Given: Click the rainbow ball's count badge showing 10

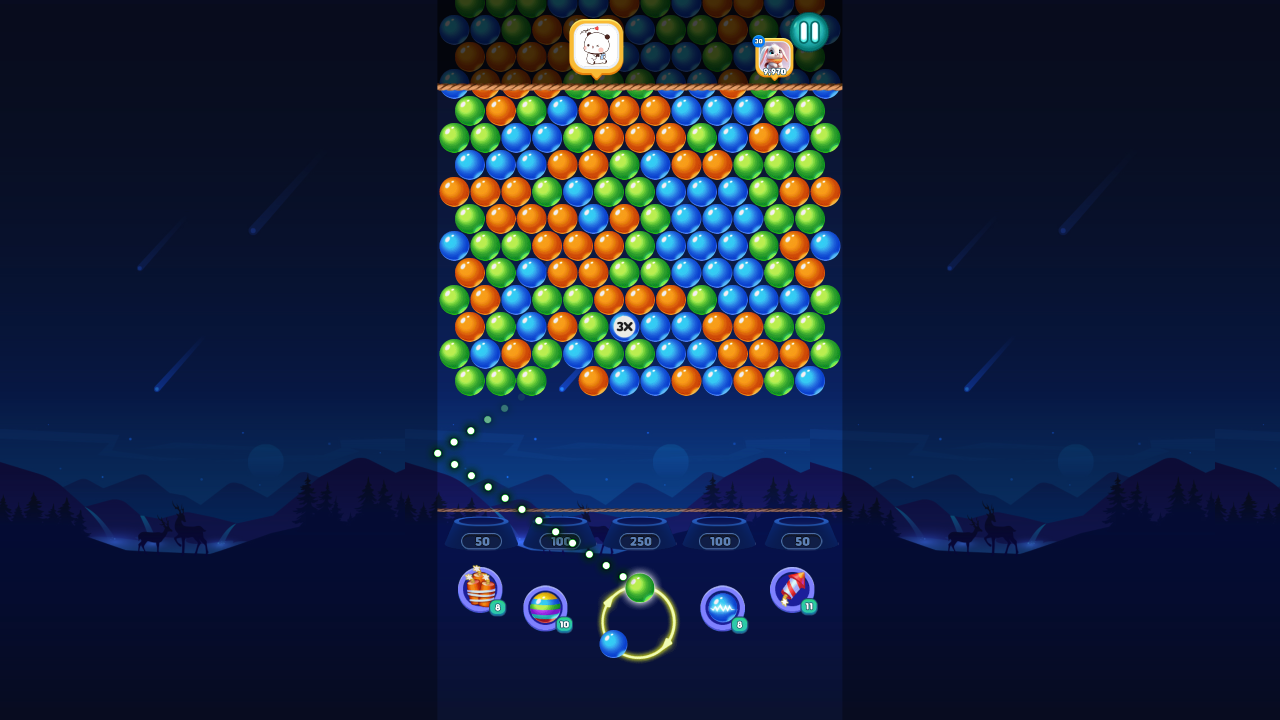Looking at the screenshot, I should point(562,626).
